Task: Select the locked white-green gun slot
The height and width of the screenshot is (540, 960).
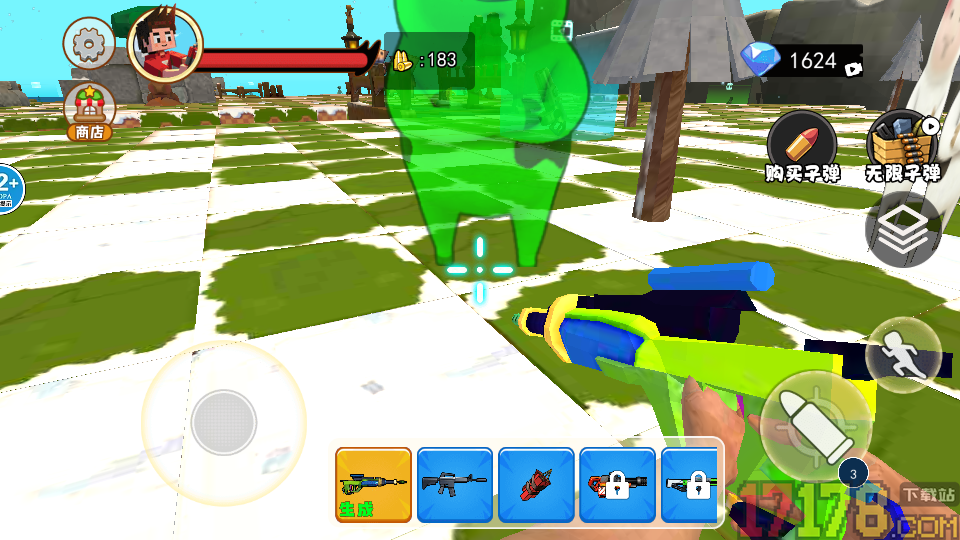Action: click(x=692, y=485)
